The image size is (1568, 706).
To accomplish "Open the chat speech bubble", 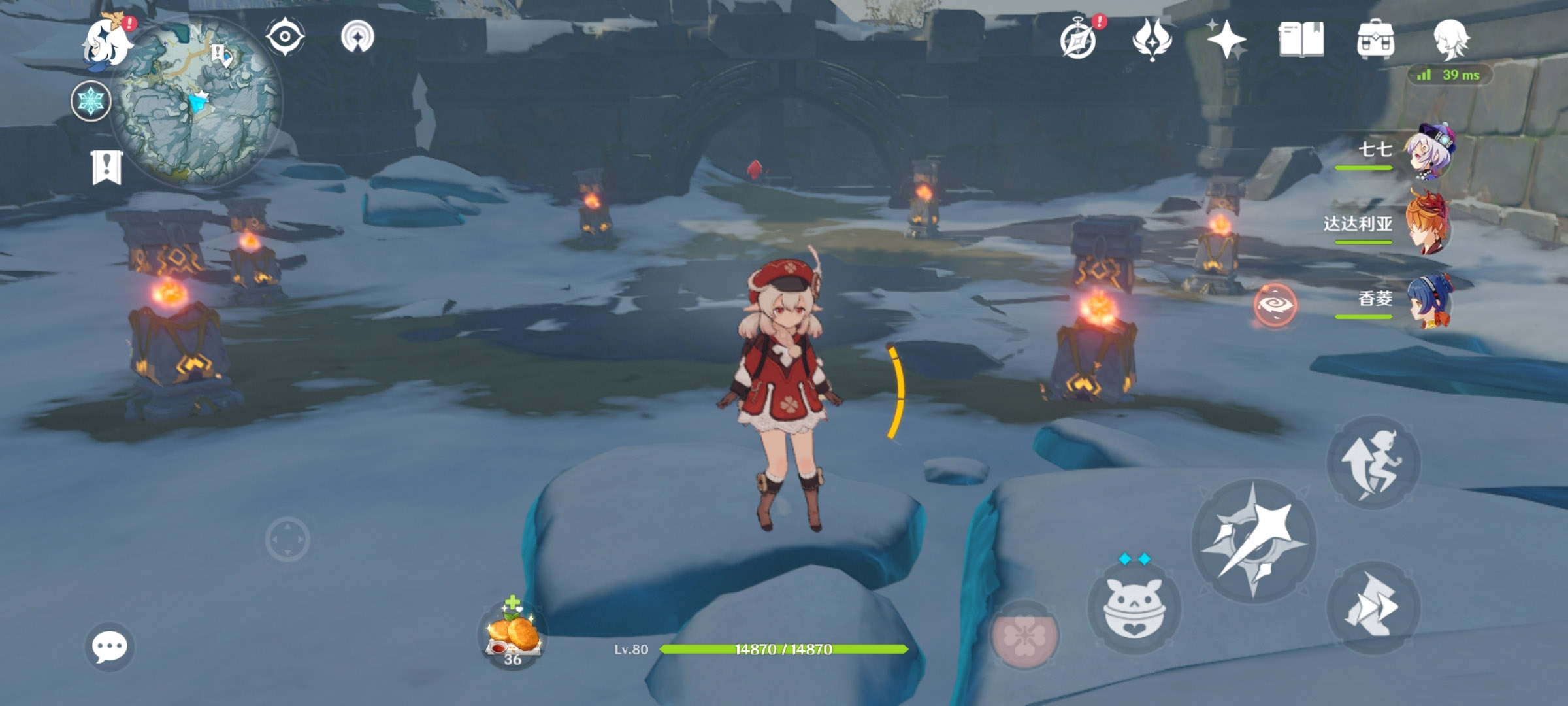I will point(109,647).
